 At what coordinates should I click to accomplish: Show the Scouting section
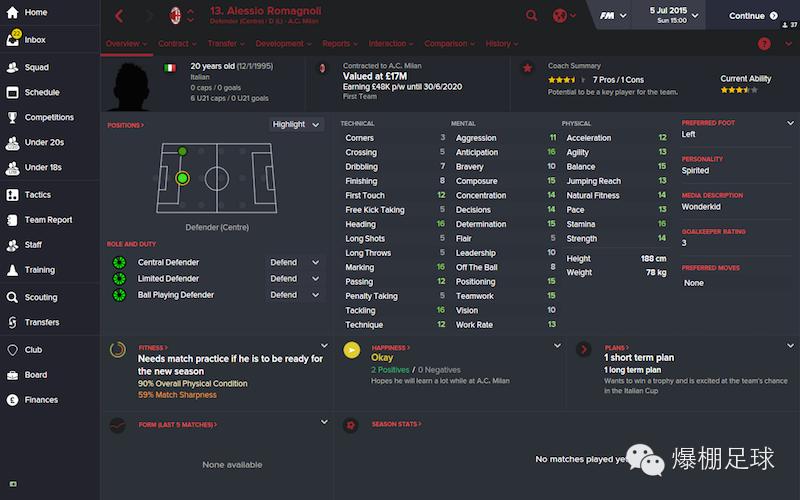pos(41,297)
